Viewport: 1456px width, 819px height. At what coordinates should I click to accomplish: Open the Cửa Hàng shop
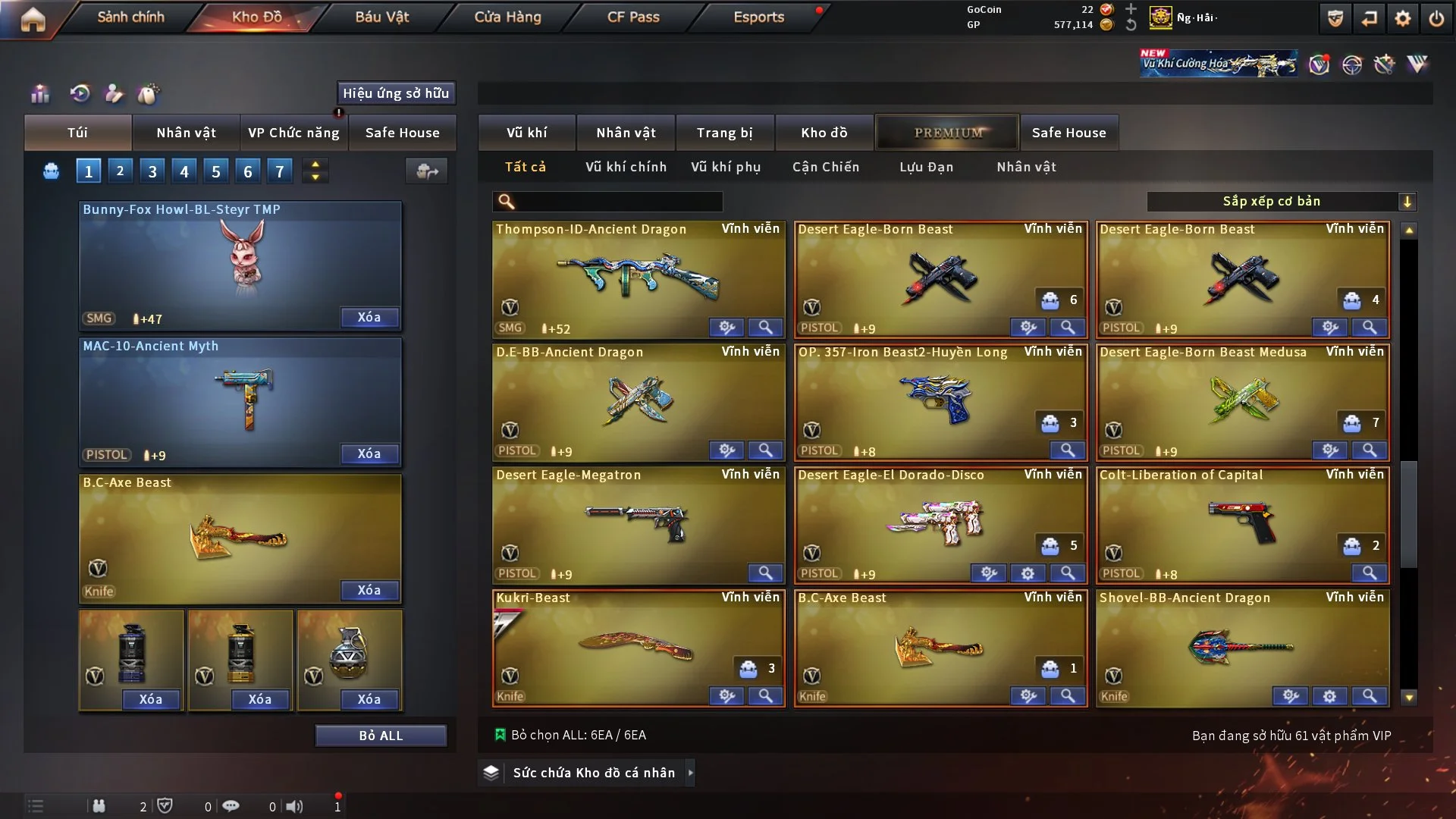click(507, 17)
